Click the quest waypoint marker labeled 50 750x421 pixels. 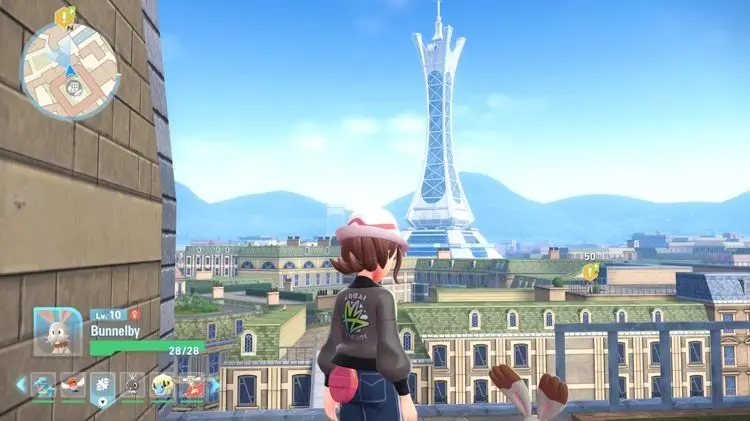tap(590, 271)
